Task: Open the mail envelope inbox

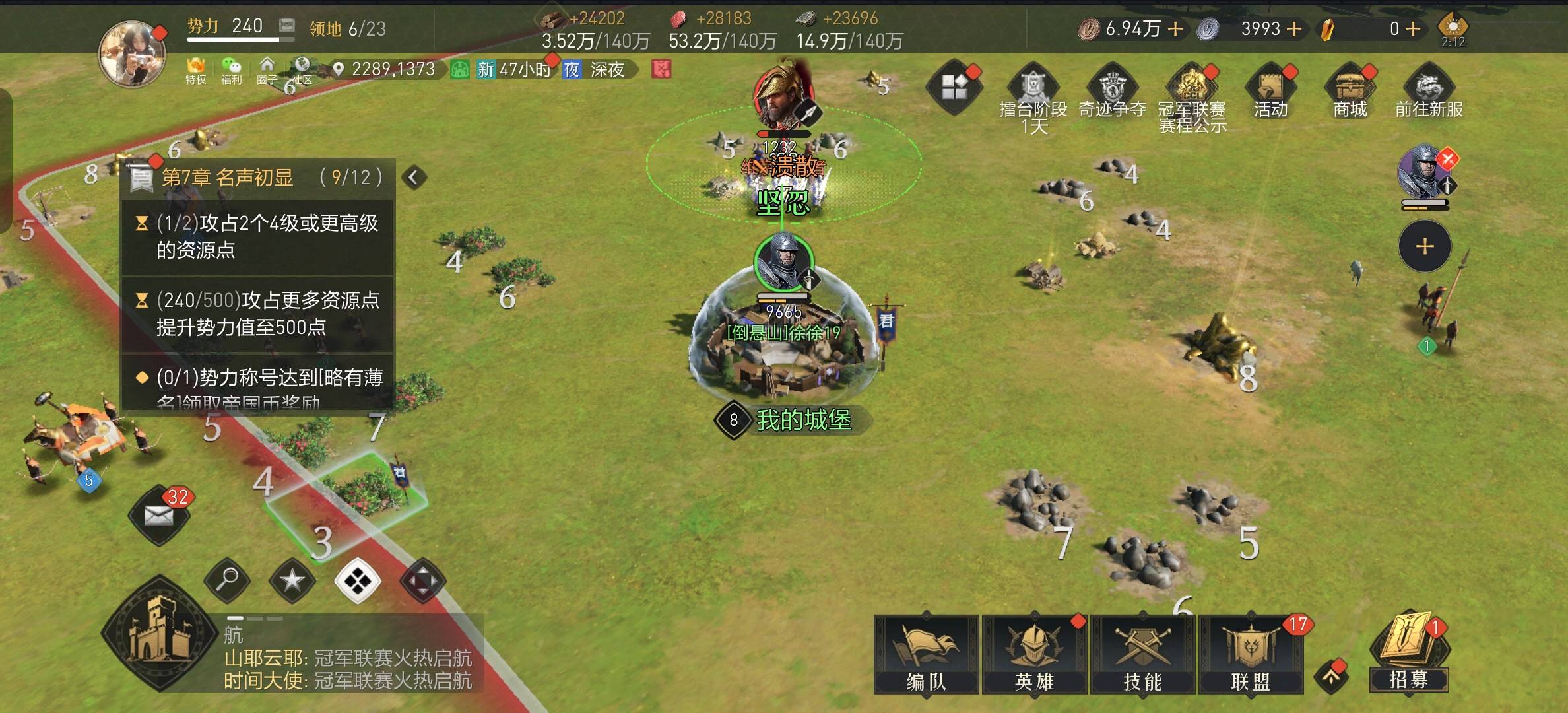Action: pyautogui.click(x=159, y=516)
